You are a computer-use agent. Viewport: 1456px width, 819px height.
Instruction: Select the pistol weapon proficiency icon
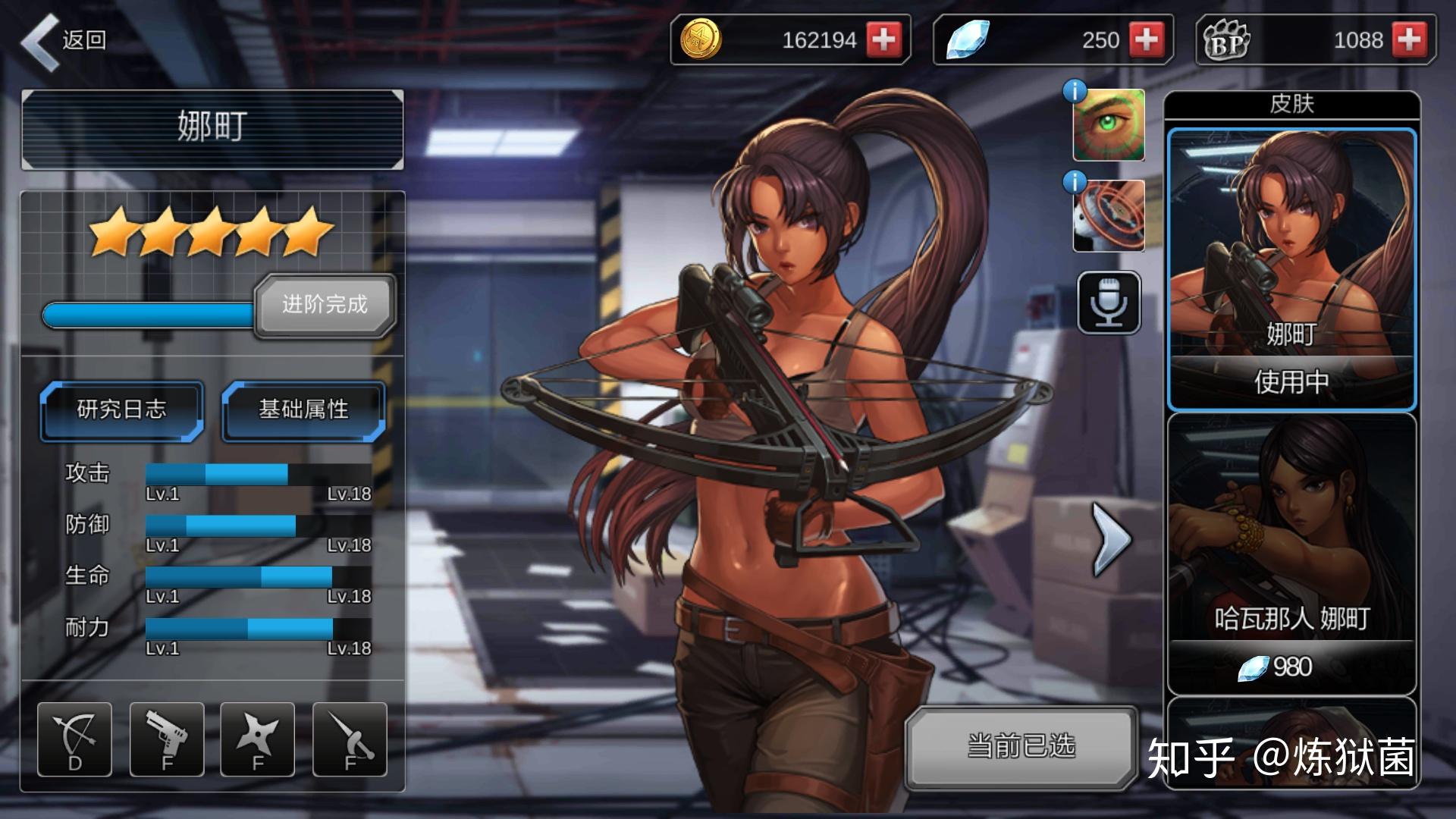[167, 739]
